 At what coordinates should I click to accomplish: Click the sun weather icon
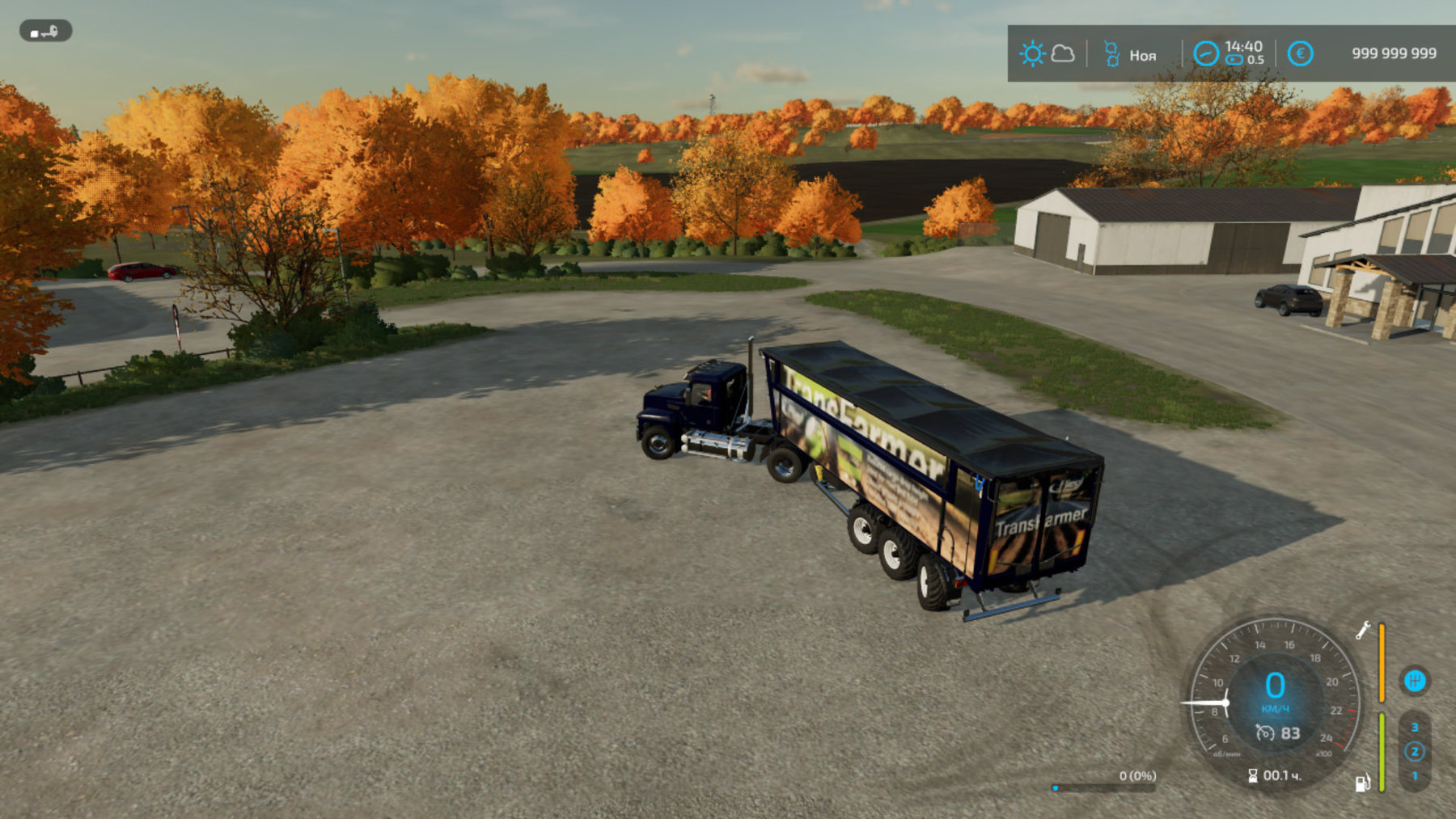1032,54
